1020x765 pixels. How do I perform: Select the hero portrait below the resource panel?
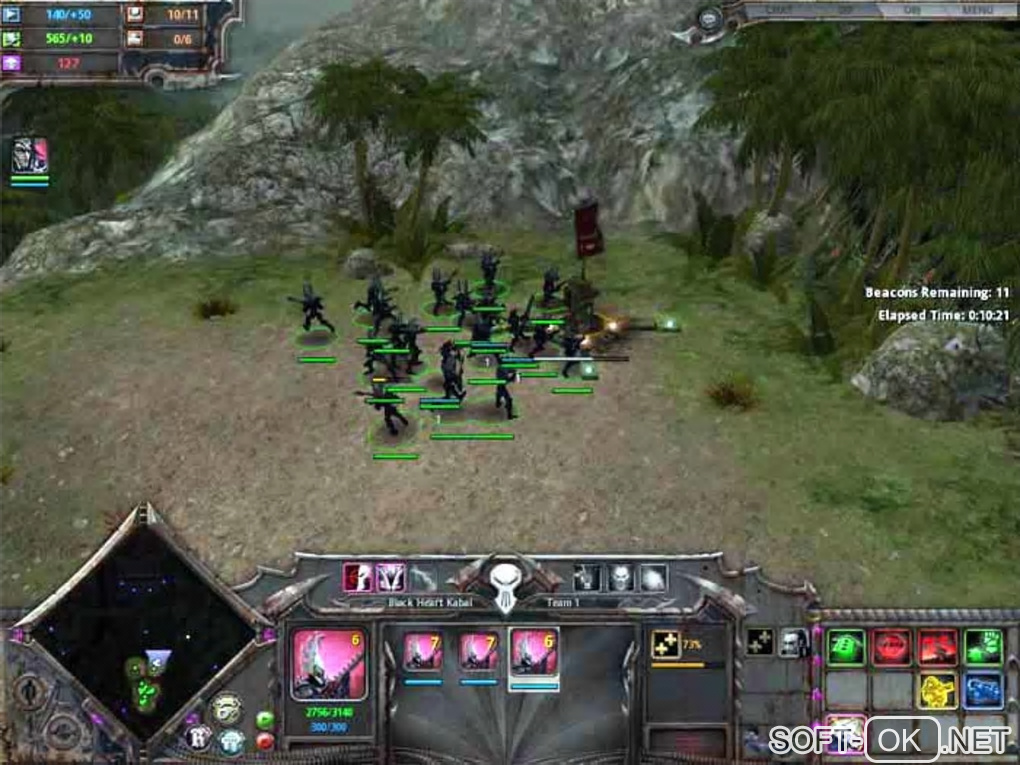pyautogui.click(x=30, y=156)
